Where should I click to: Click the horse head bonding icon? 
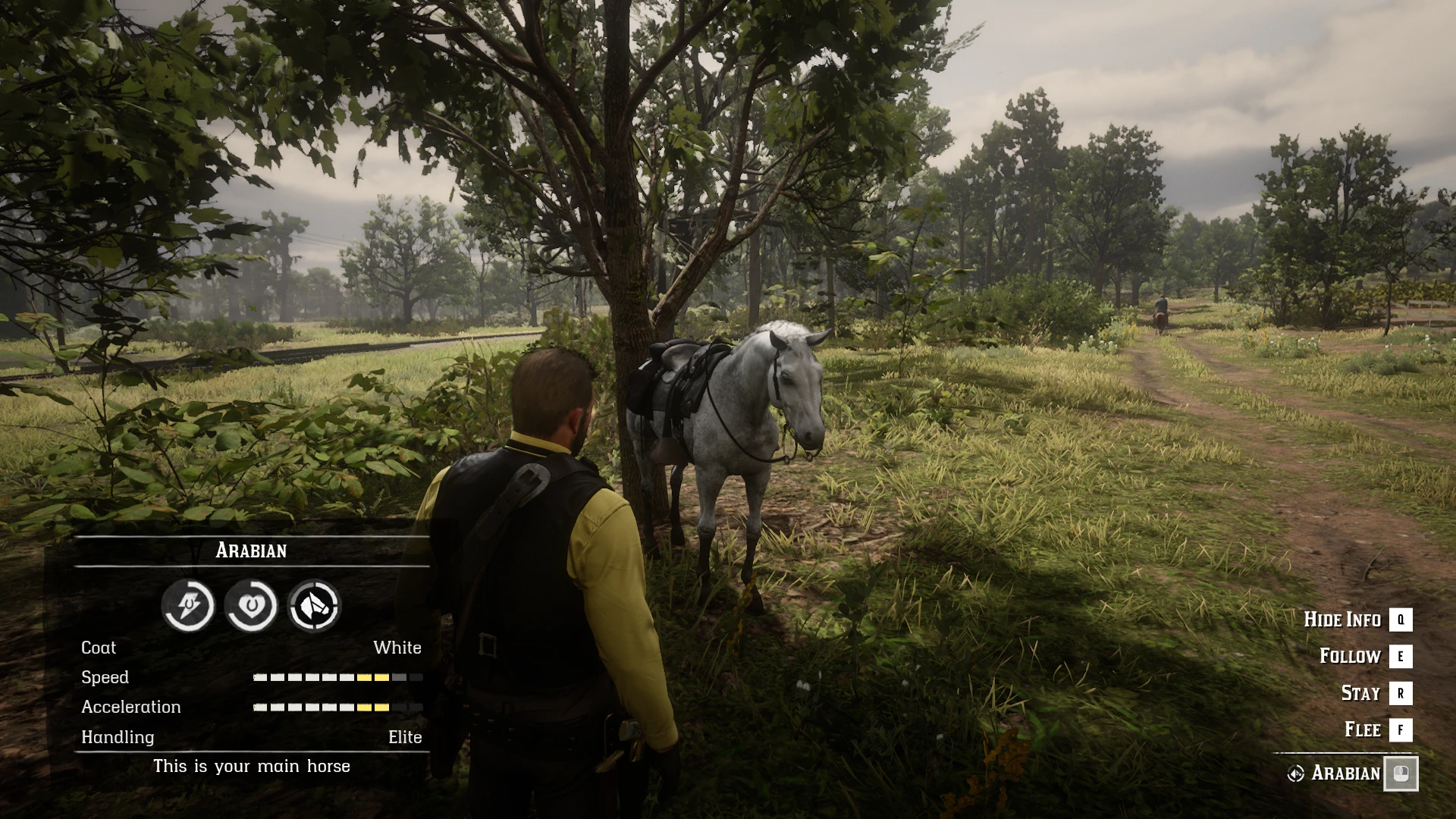314,605
